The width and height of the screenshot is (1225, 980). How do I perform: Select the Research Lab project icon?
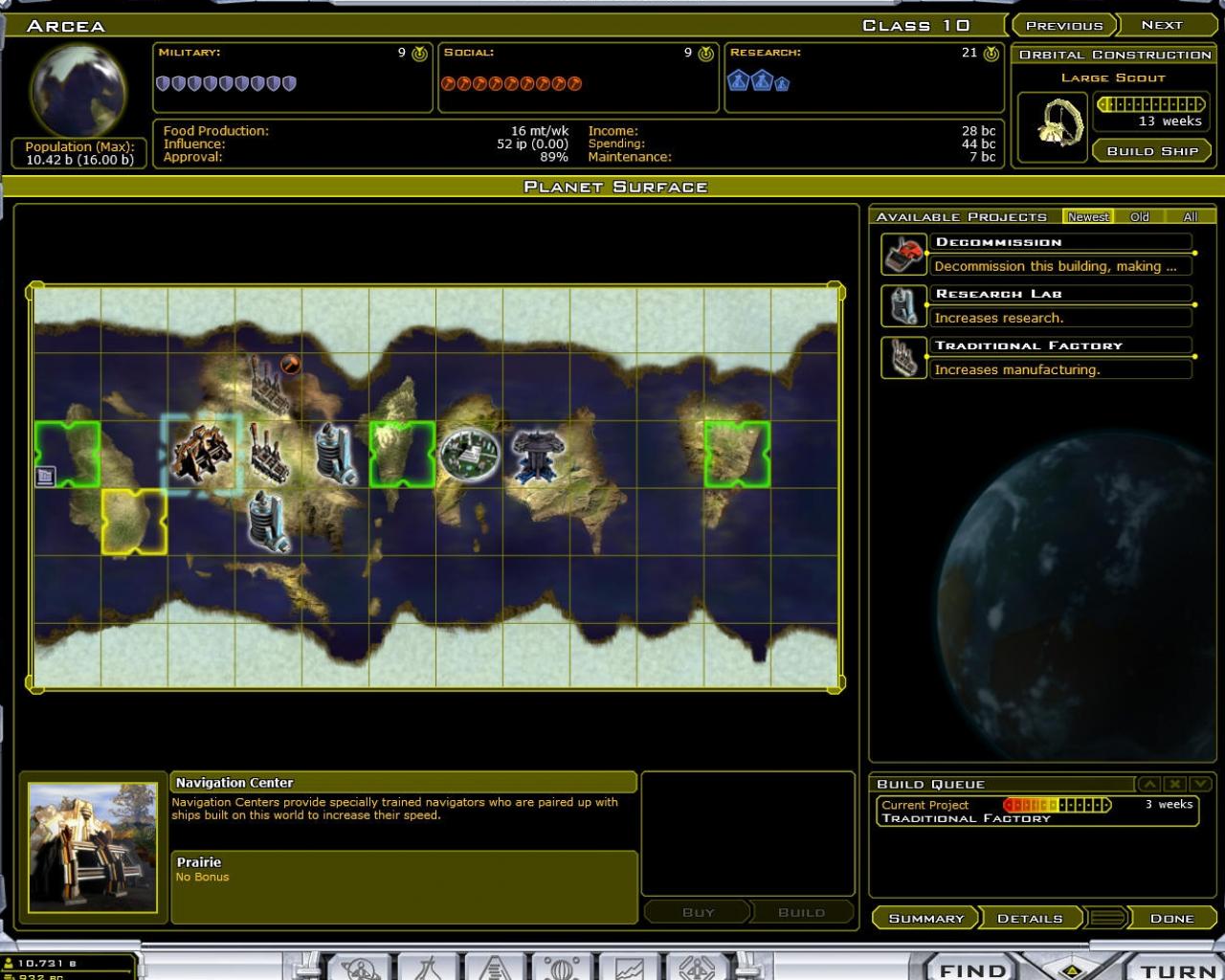902,303
